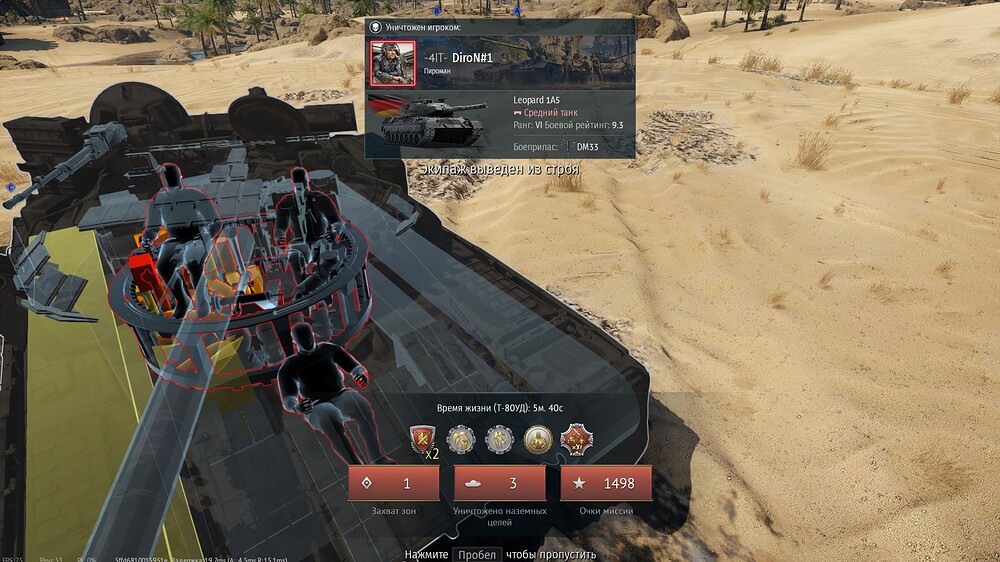The image size is (1000, 562).
Task: Select the red shield x2 award
Action: (x=423, y=439)
